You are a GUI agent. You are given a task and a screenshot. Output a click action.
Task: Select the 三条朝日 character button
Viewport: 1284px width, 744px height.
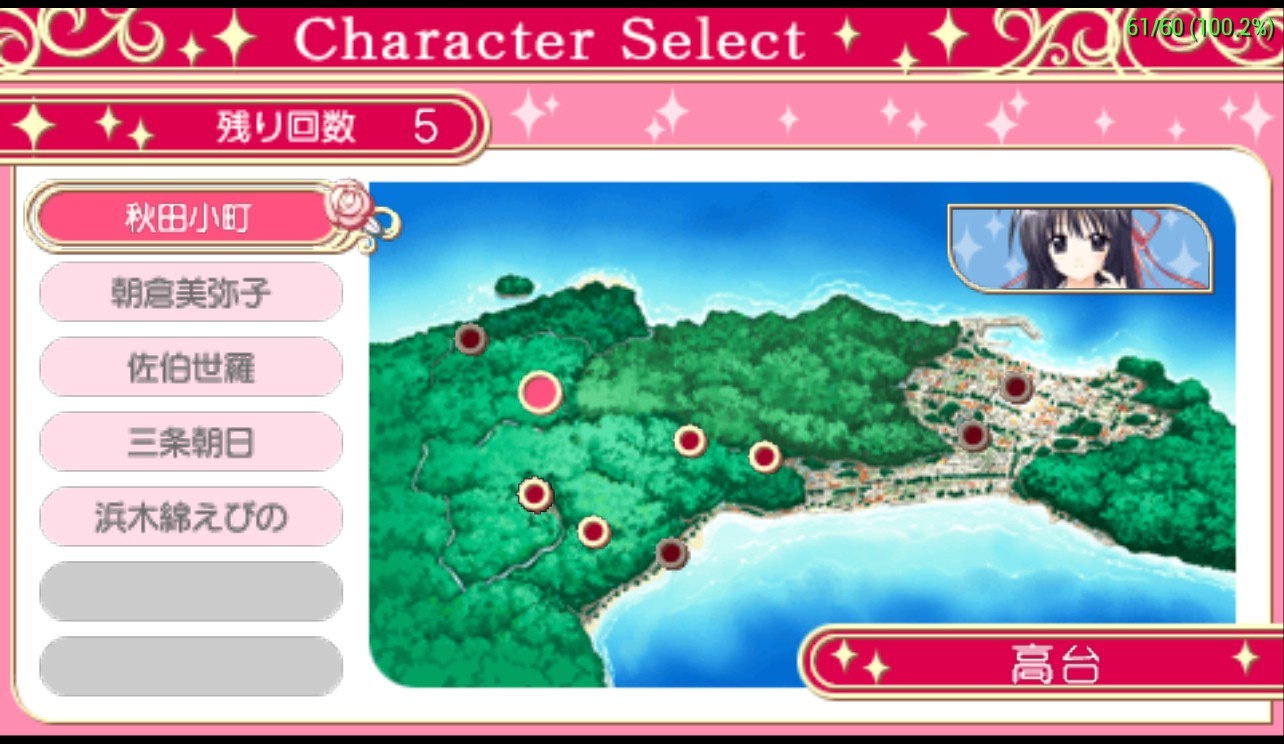190,442
